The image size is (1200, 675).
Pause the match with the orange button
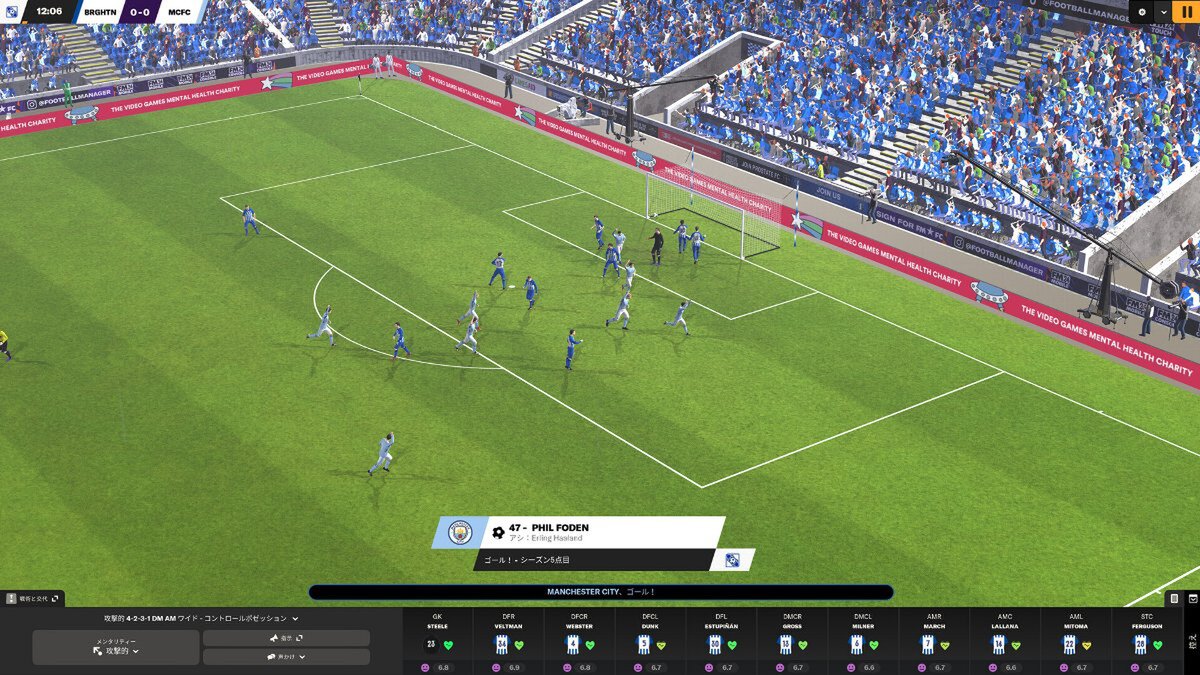(1187, 11)
